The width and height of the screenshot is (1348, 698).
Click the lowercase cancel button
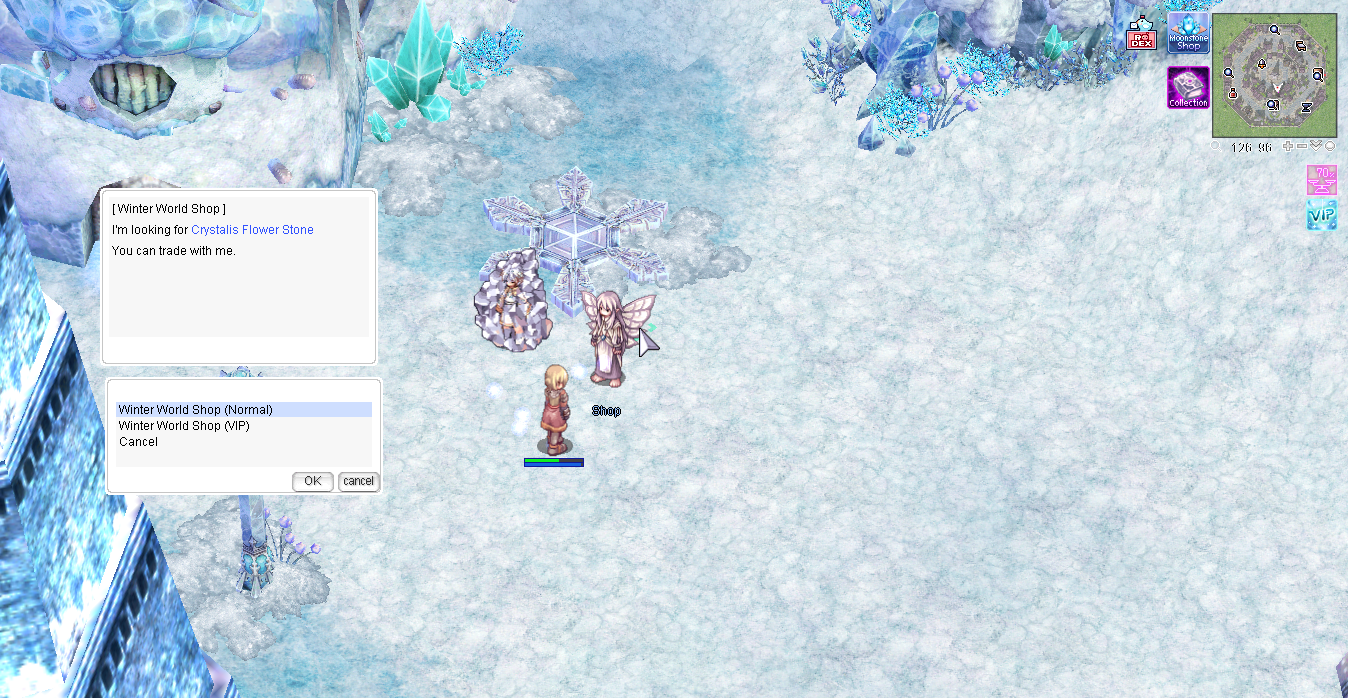click(358, 481)
